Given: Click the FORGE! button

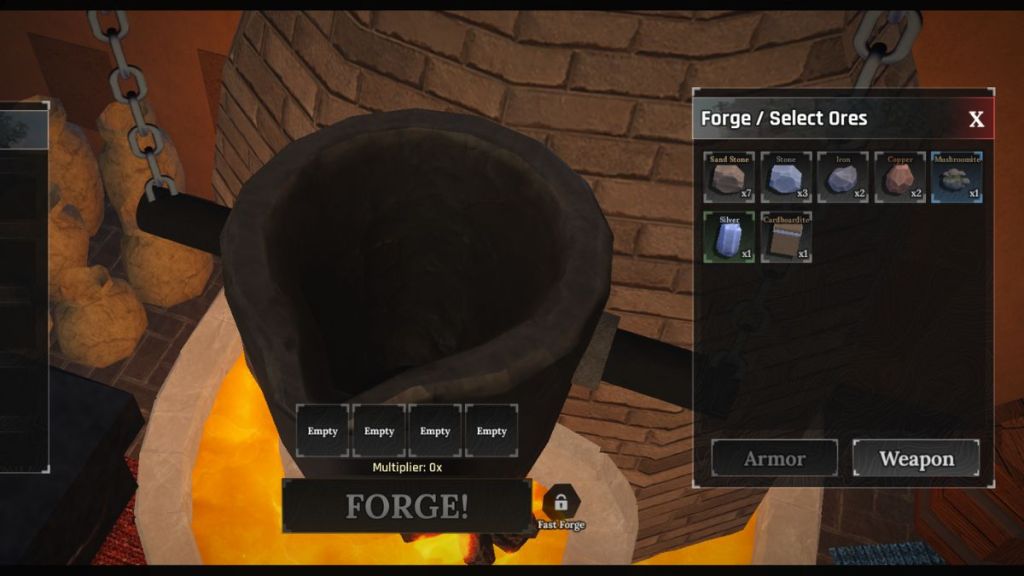Looking at the screenshot, I should [406, 506].
